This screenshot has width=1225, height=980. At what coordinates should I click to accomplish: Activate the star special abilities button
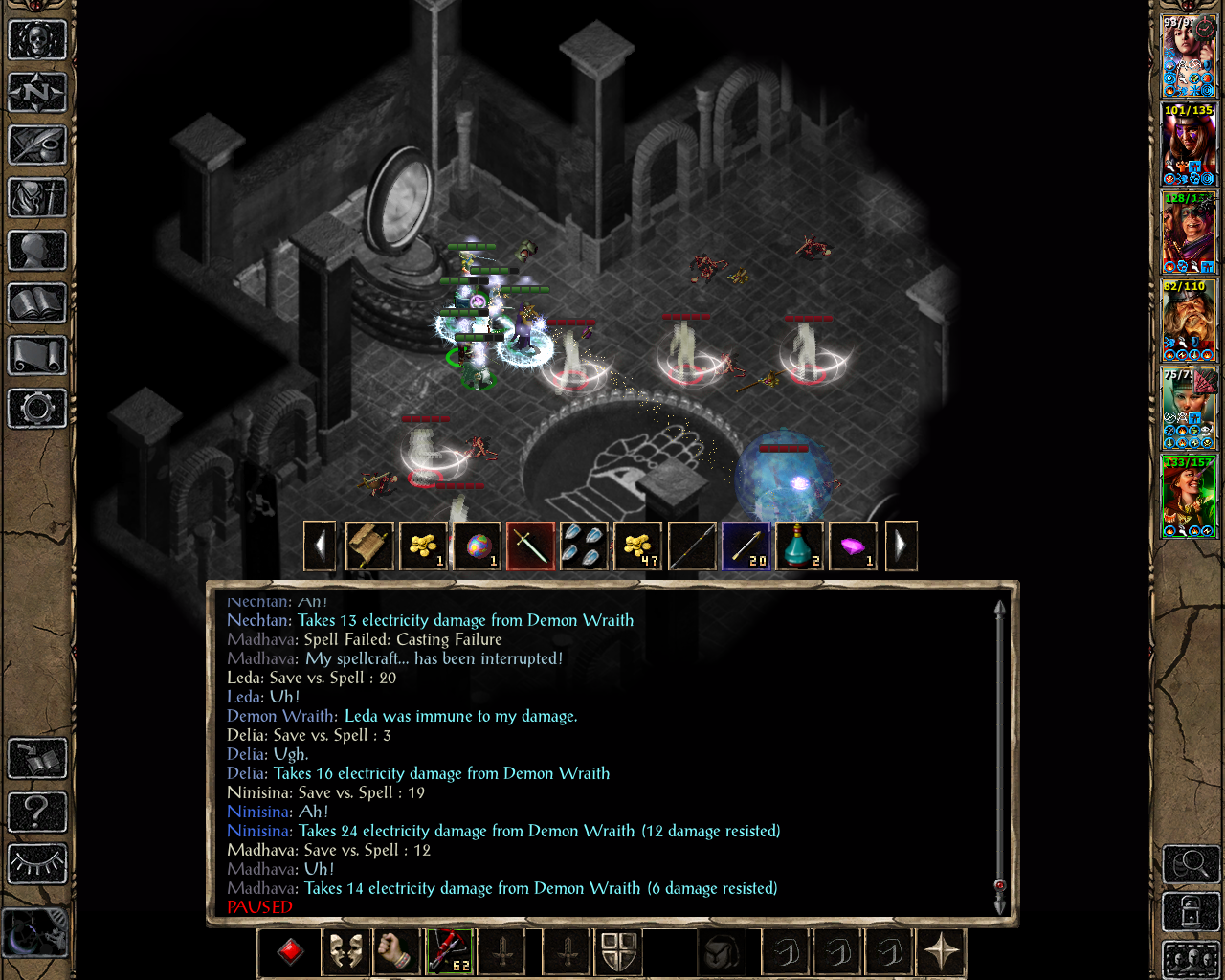942,952
